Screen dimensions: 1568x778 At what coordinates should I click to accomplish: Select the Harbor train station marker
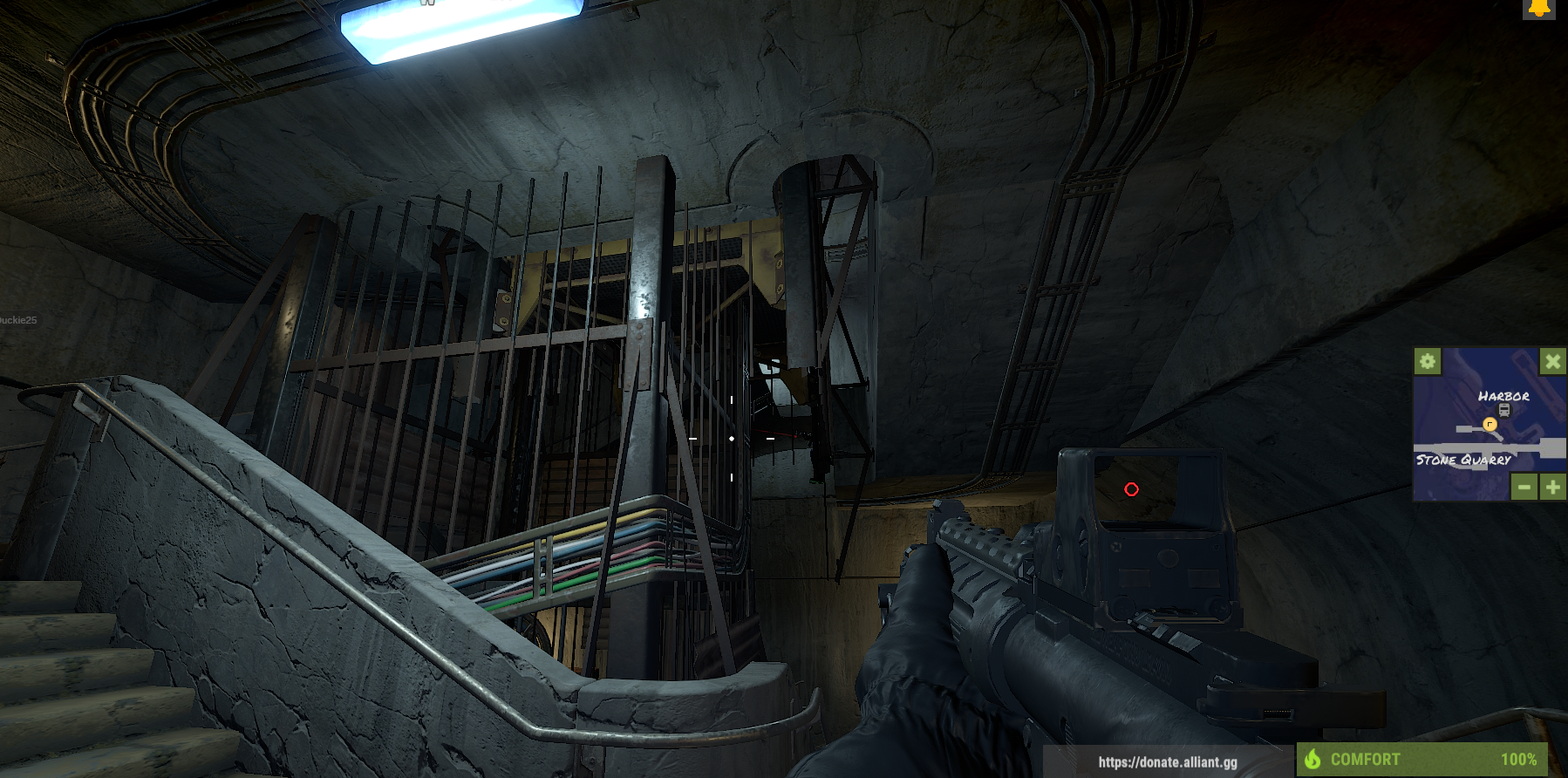(x=1503, y=410)
